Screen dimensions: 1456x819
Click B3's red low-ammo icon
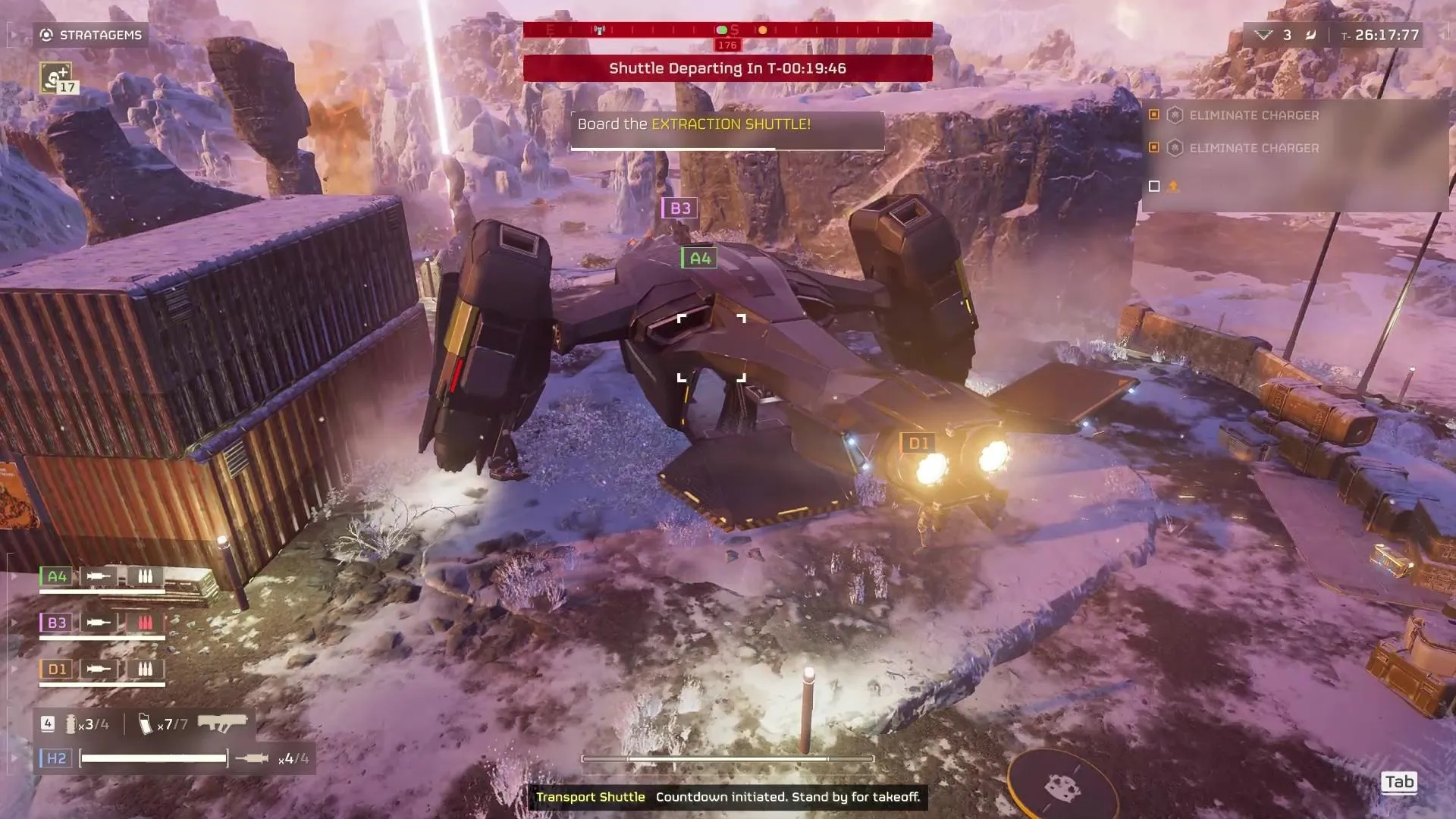145,623
